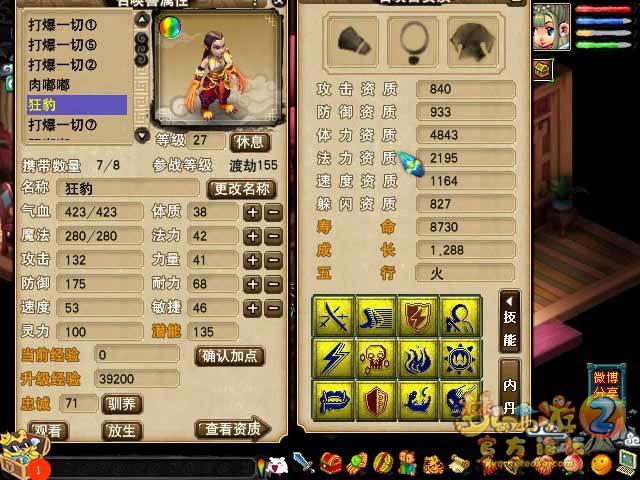640x480 pixels.
Task: Open 更改名称 to rename the pet
Action: tap(240, 188)
